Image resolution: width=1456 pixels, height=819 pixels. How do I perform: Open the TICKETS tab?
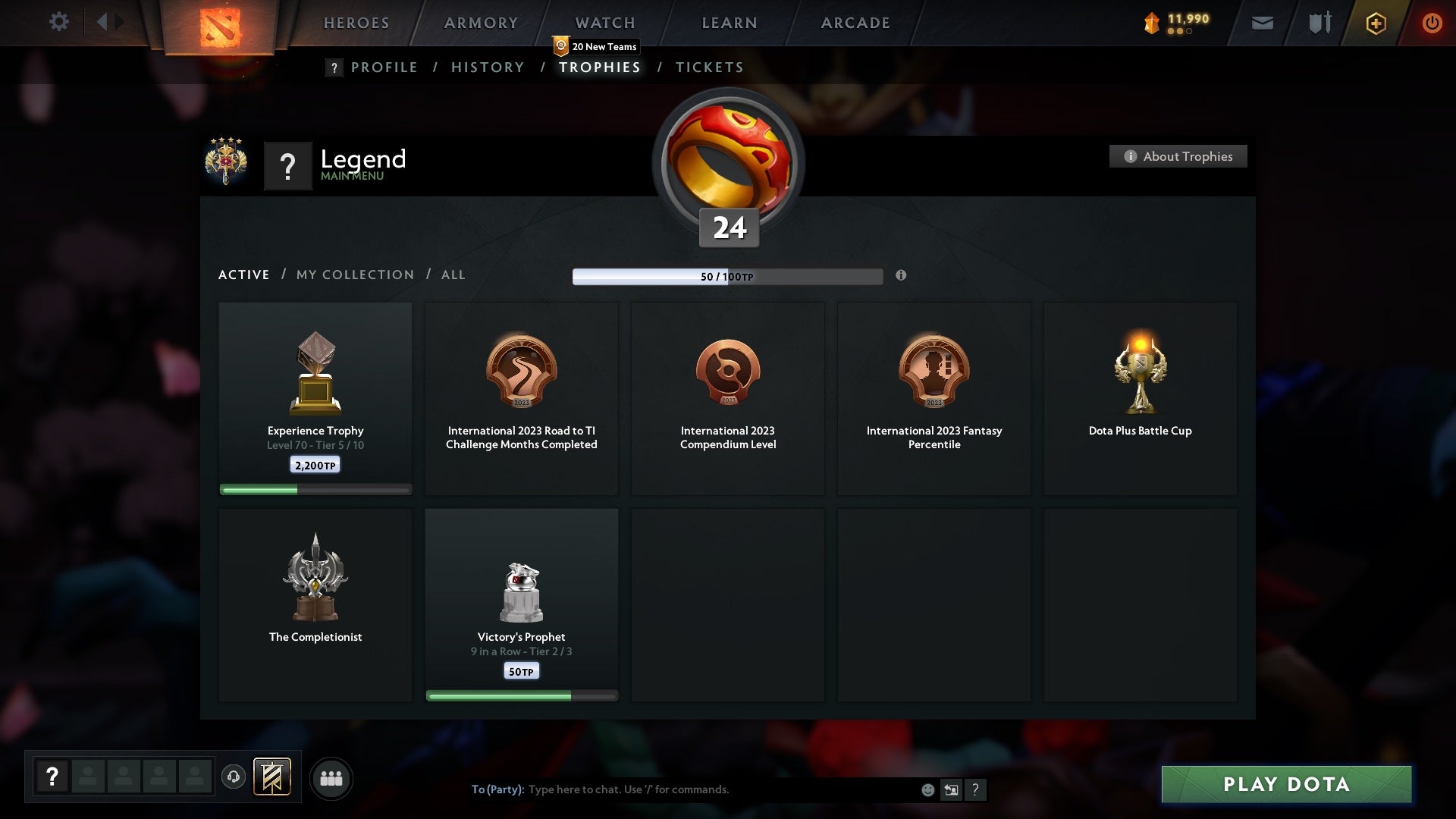coord(708,67)
